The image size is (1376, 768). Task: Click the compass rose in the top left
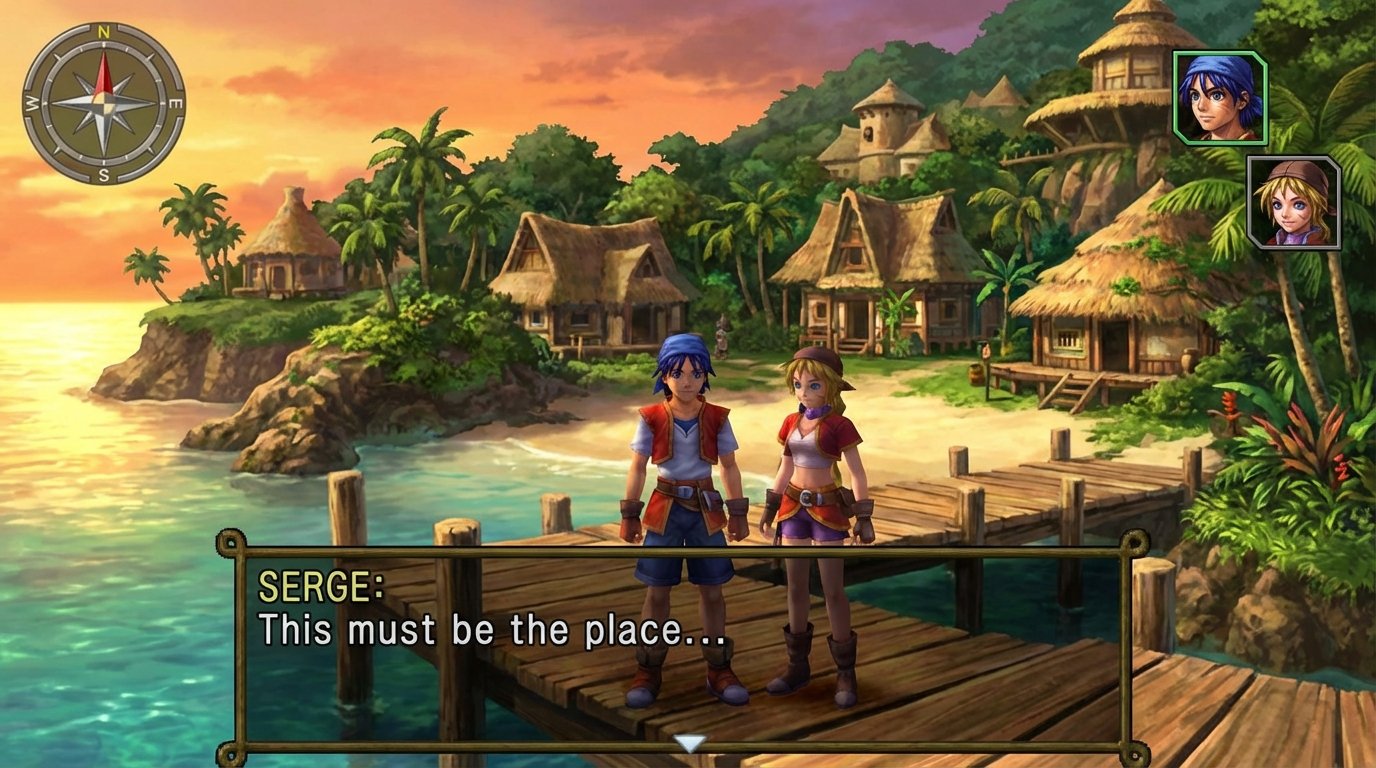coord(105,103)
